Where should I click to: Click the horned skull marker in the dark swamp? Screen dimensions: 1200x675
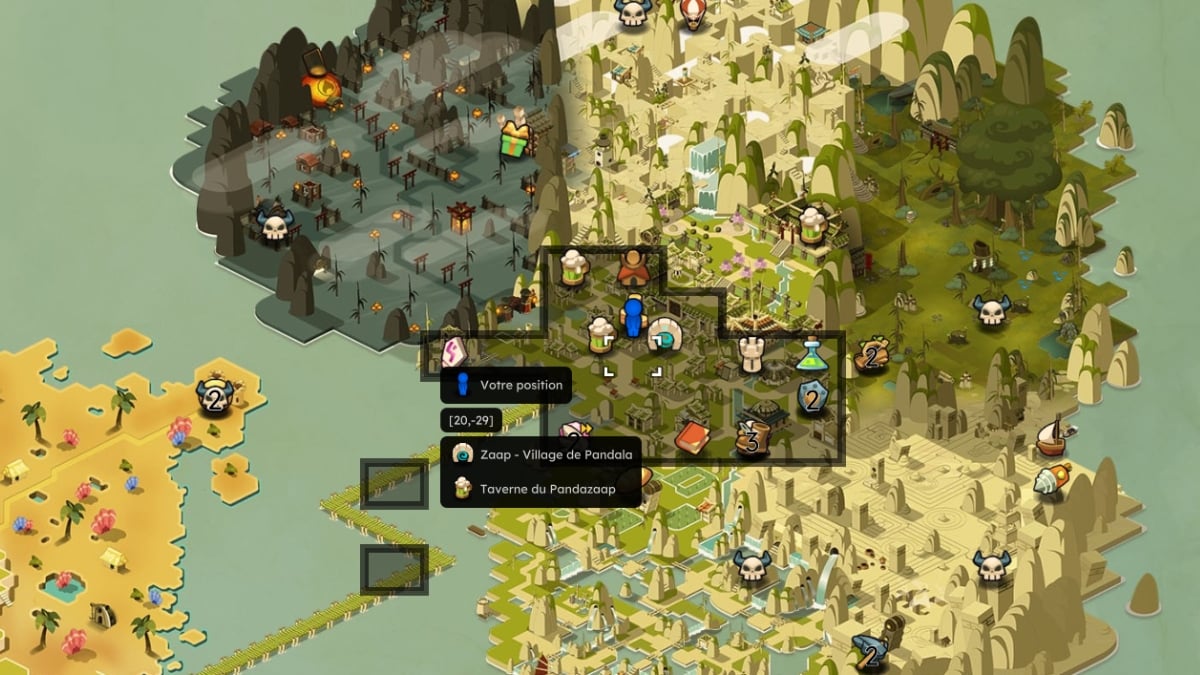pyautogui.click(x=273, y=224)
